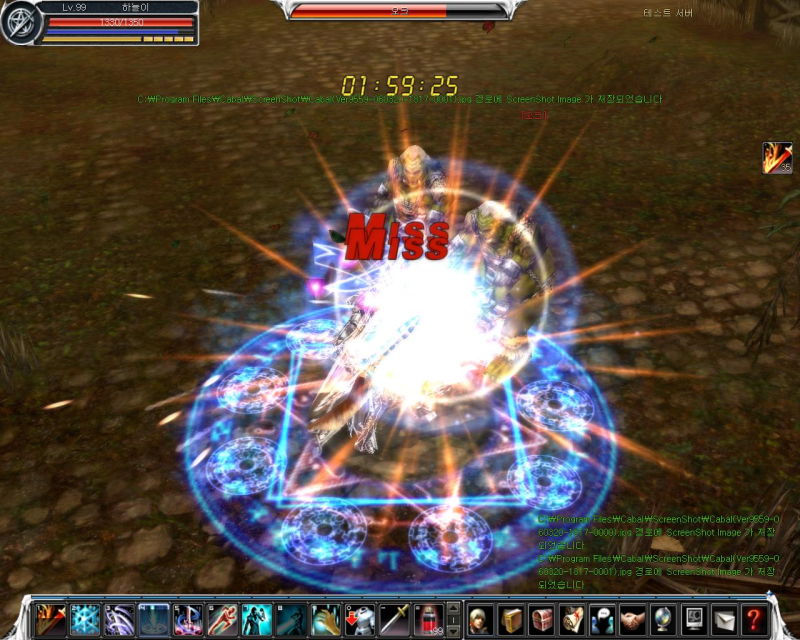Viewport: 800px width, 640px height.
Task: Open the treasure chest inventory
Action: pos(542,619)
